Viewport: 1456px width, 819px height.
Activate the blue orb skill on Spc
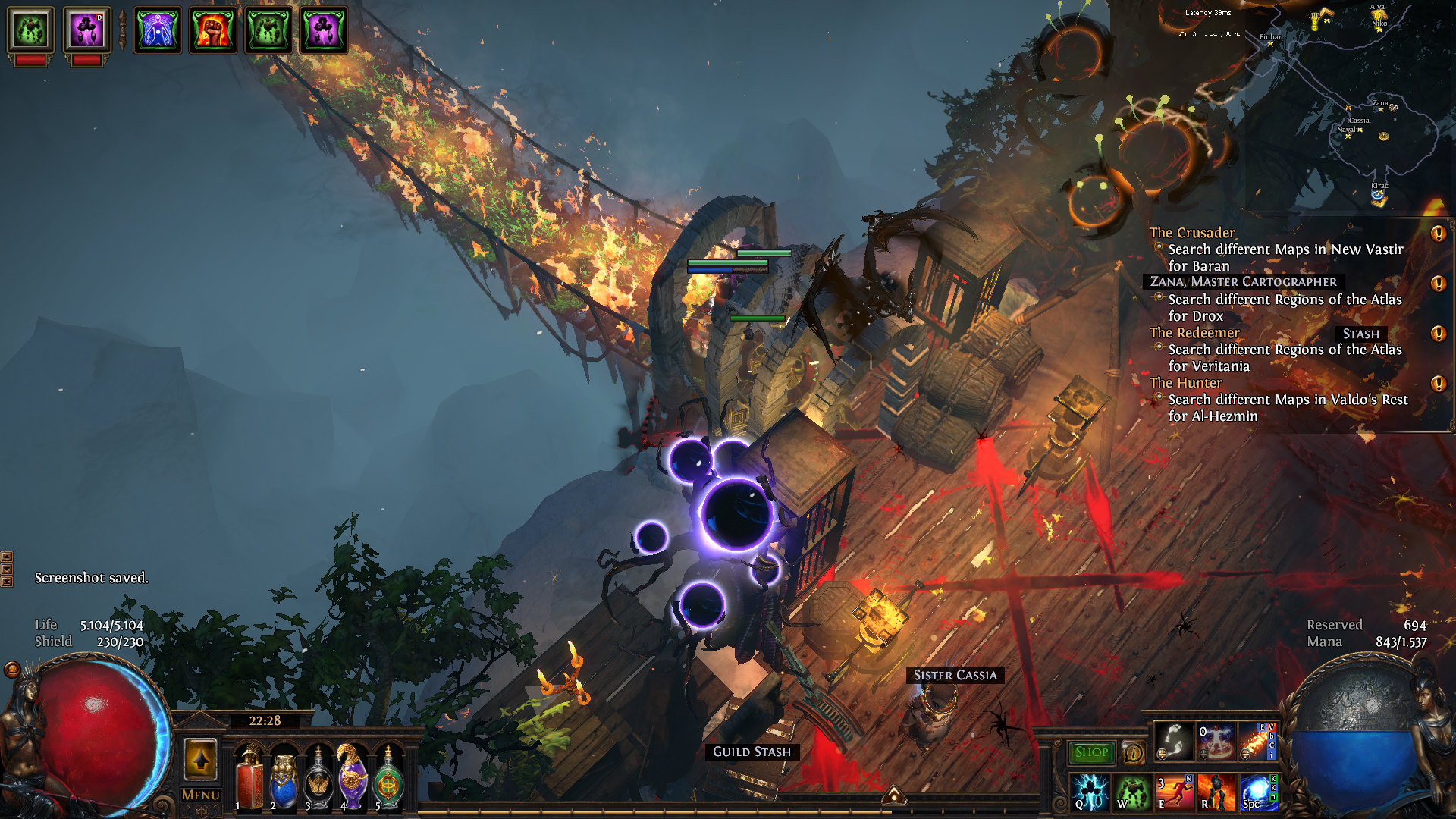pos(1257,792)
